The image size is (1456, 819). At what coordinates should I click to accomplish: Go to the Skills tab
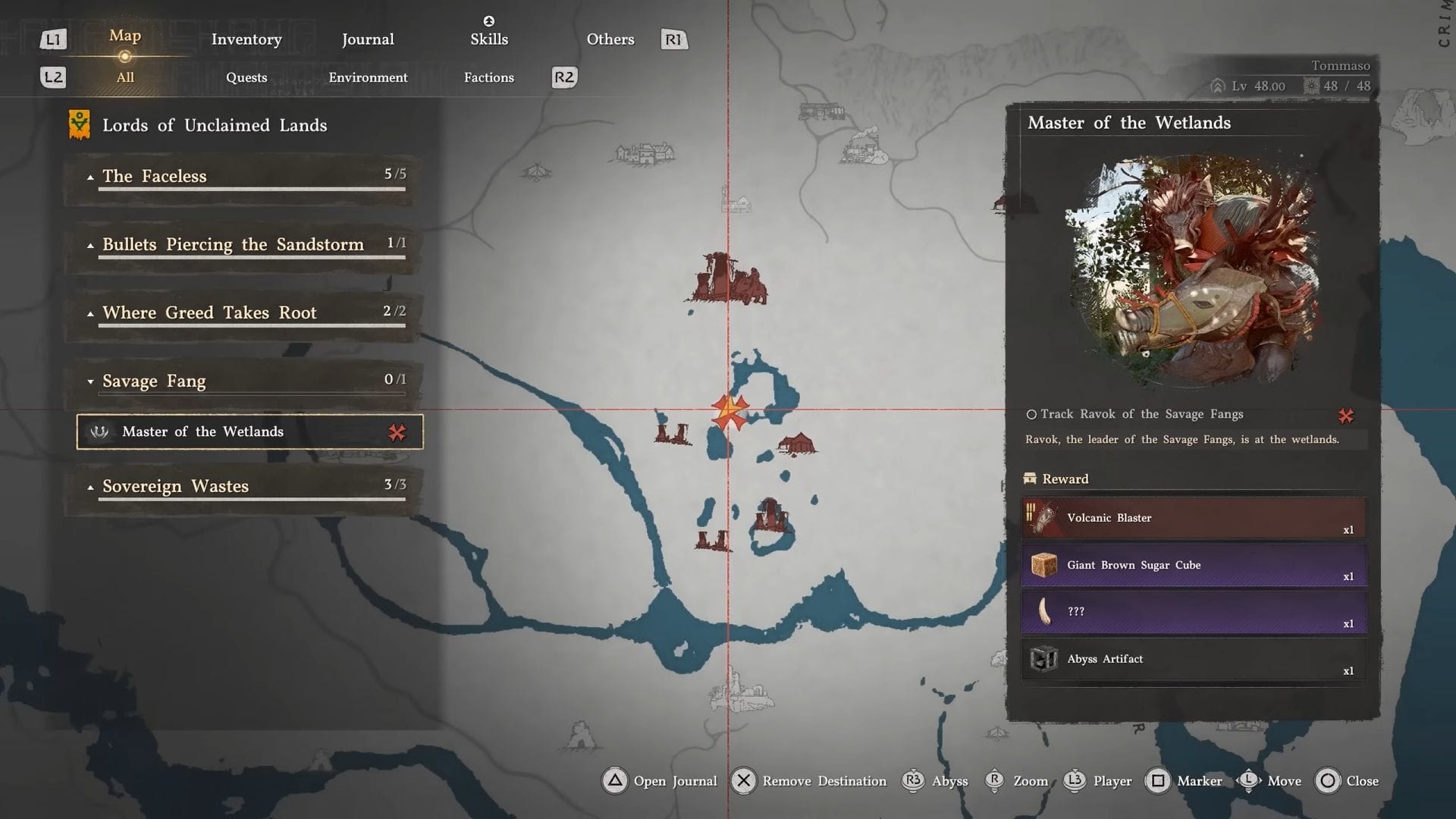(489, 39)
